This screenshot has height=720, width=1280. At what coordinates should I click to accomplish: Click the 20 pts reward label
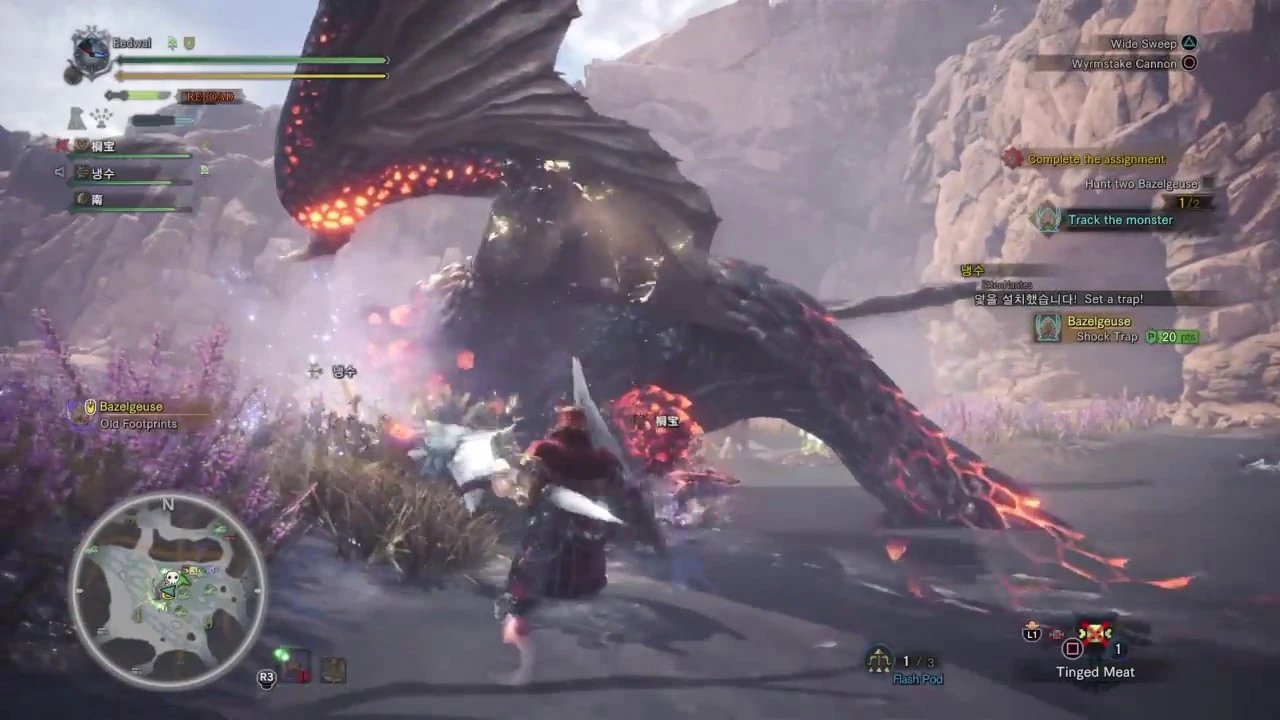[1170, 337]
